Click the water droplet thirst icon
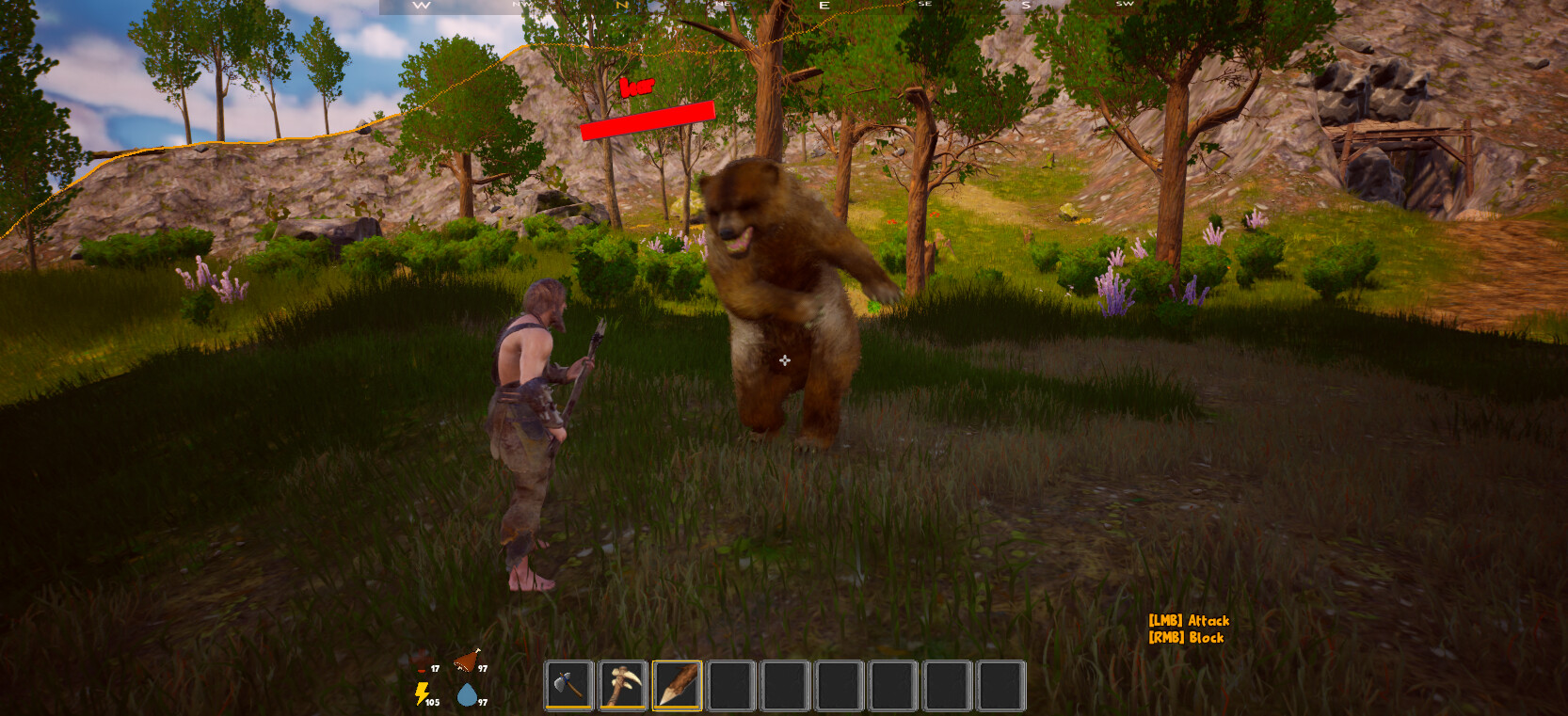1568x716 pixels. pyautogui.click(x=465, y=696)
